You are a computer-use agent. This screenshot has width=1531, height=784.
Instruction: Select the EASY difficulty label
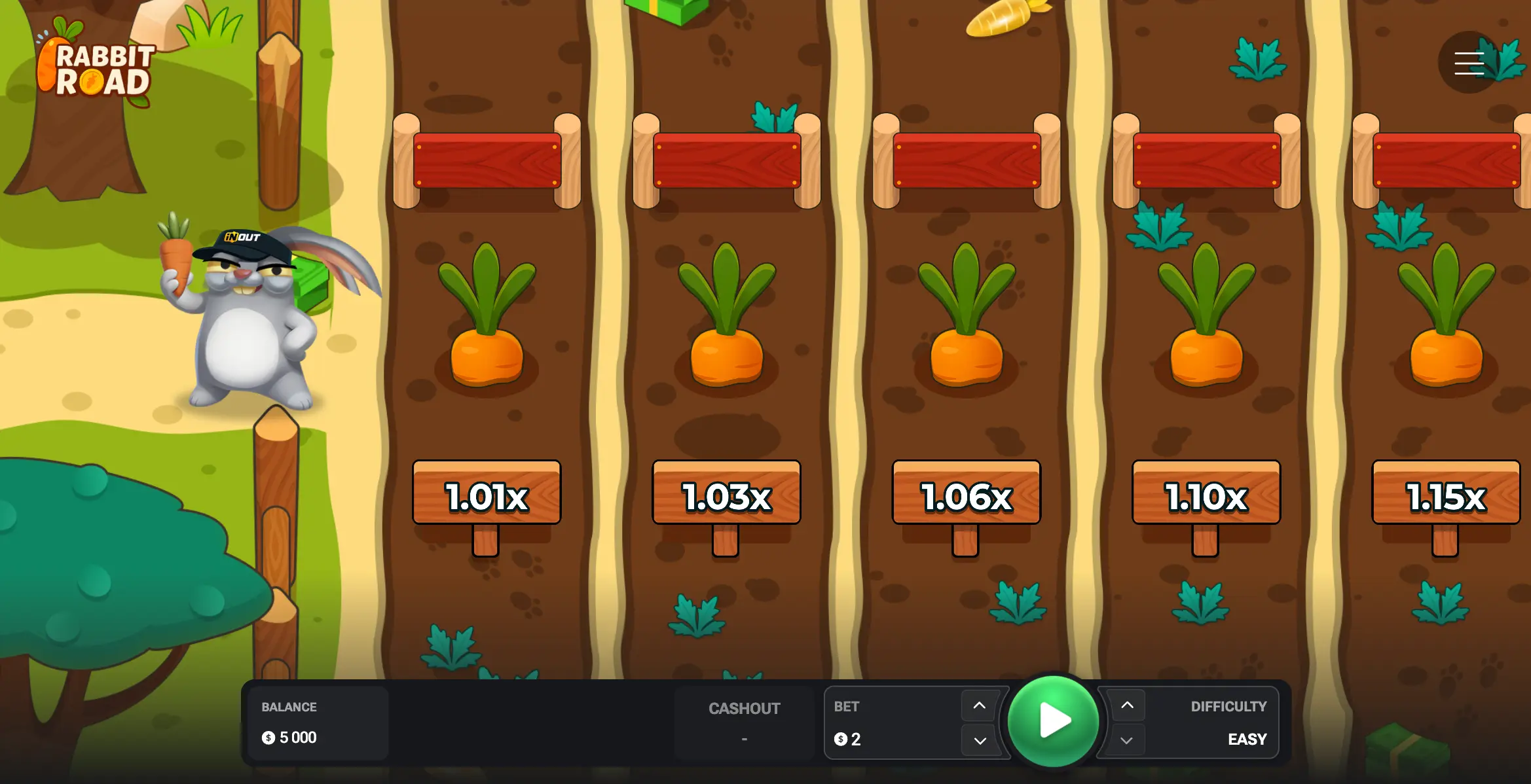1247,738
